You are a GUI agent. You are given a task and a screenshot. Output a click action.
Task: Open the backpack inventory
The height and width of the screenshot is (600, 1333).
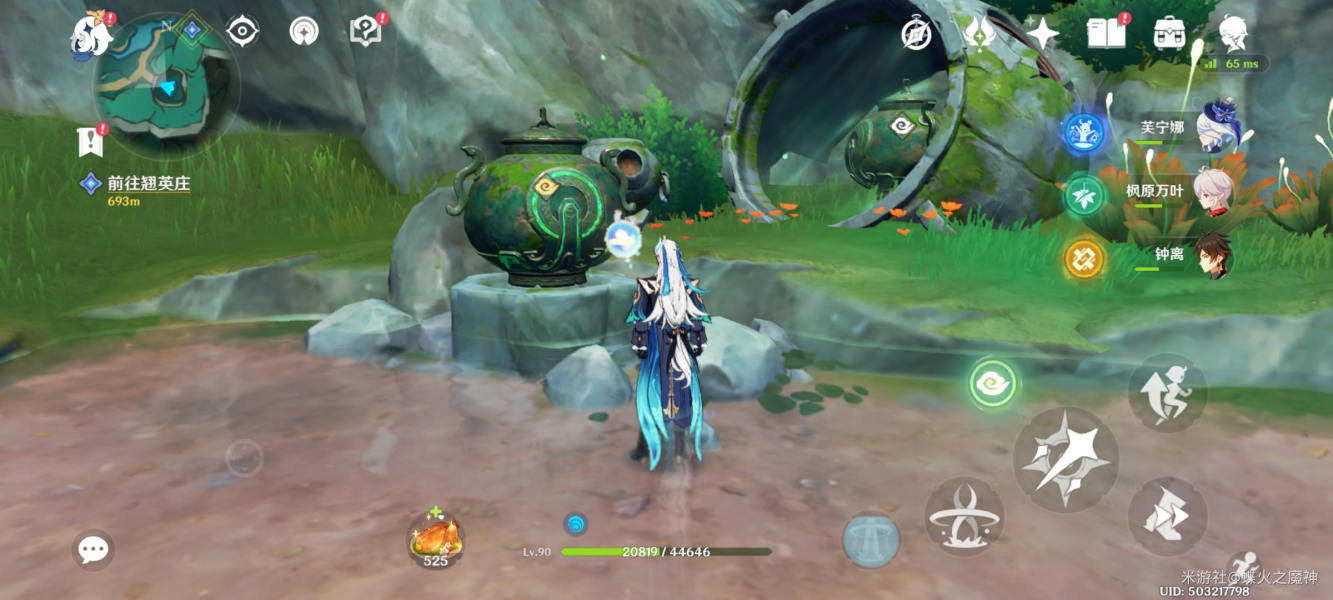tap(1169, 33)
